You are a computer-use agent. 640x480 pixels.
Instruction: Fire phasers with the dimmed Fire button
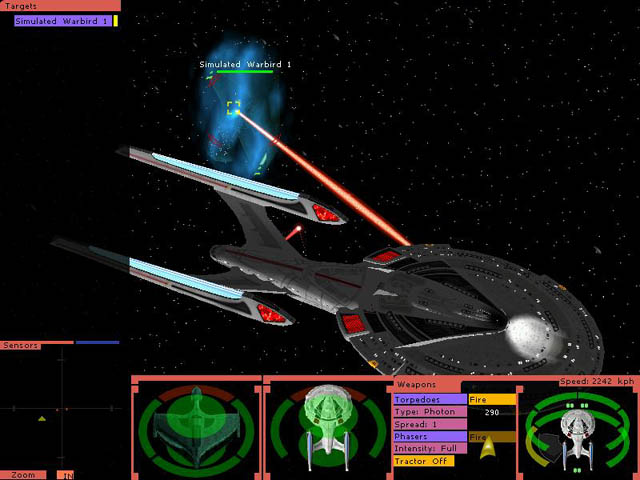492,437
